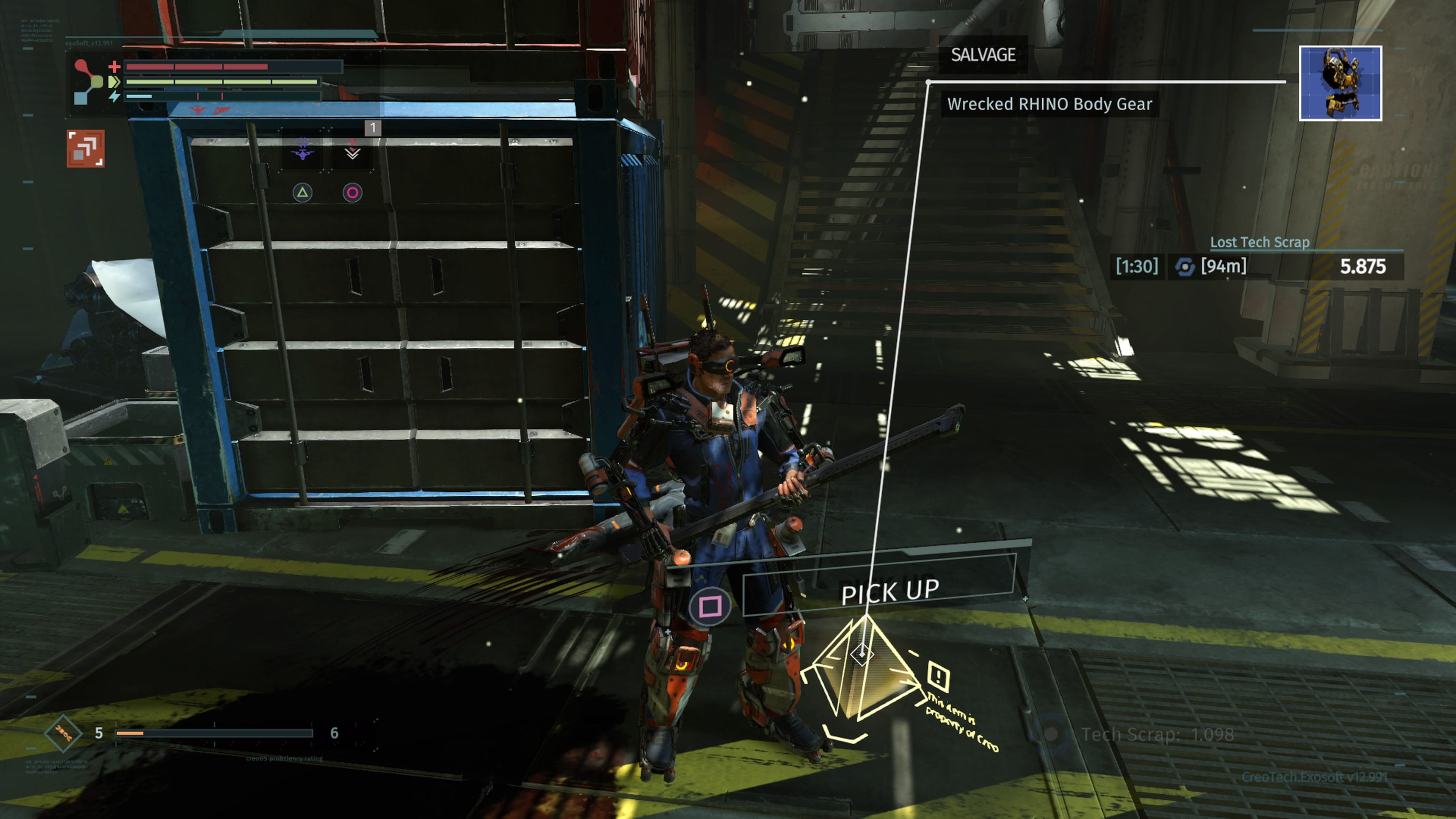Open the Lost Tech Scrap tracker
The image size is (1456, 819).
point(1259,243)
